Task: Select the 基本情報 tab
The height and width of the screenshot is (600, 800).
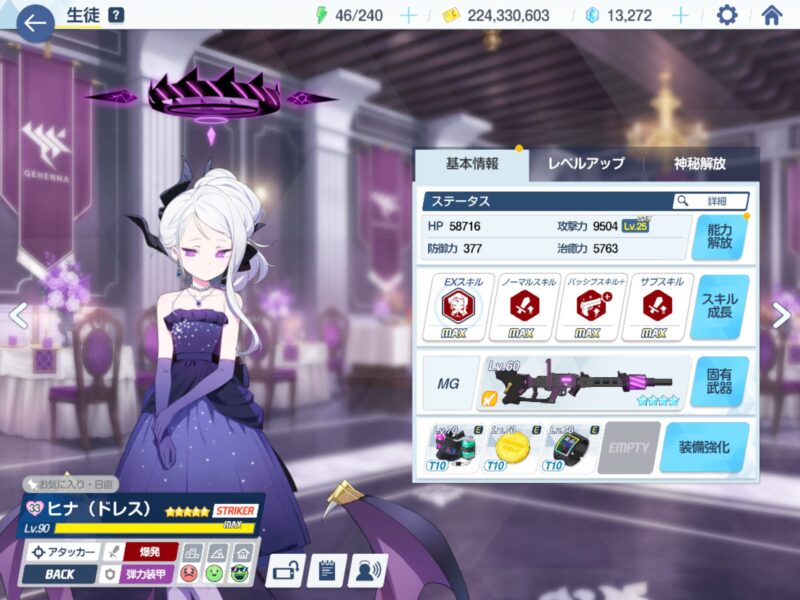Action: click(471, 164)
